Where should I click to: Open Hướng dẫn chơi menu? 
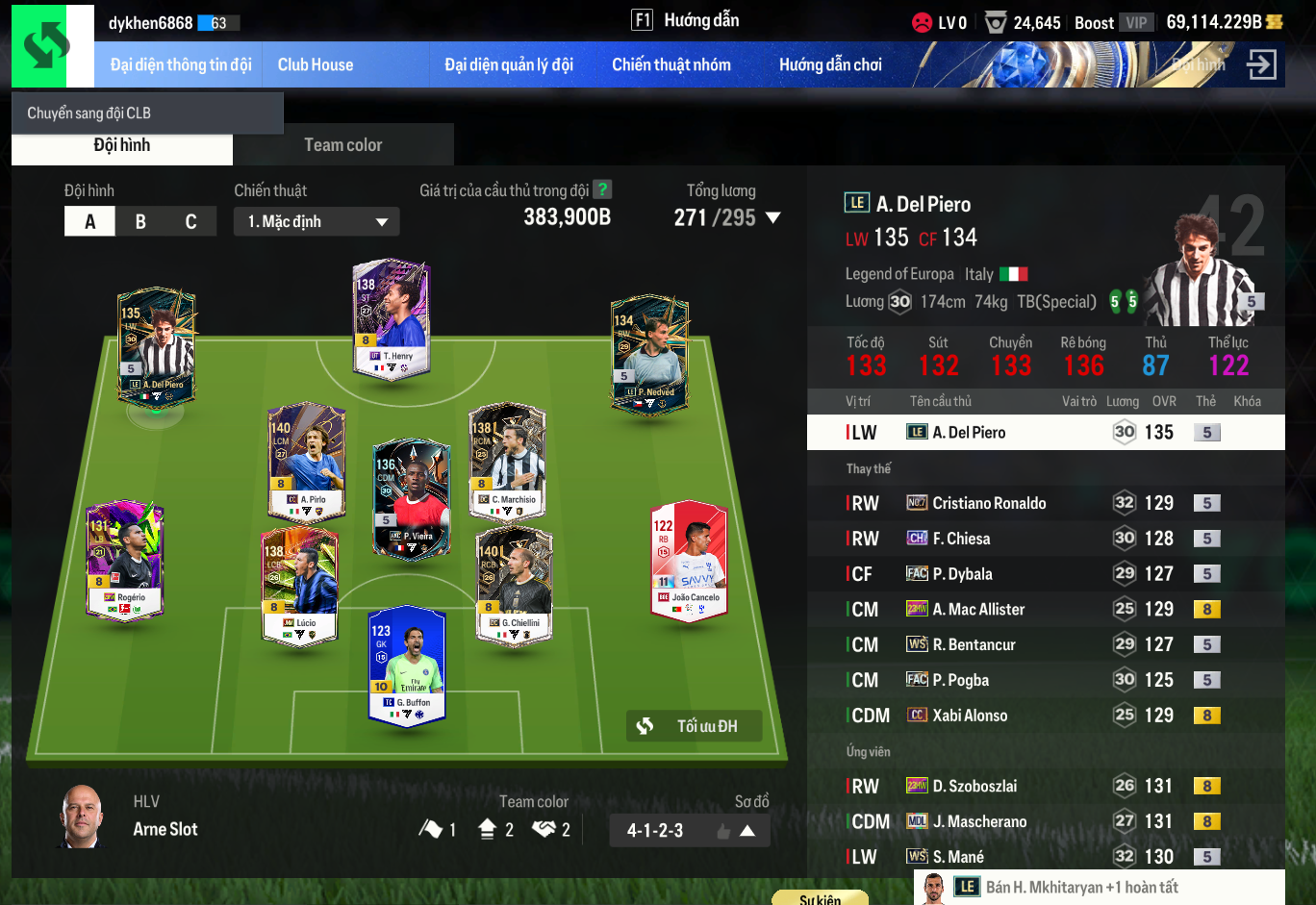[829, 64]
